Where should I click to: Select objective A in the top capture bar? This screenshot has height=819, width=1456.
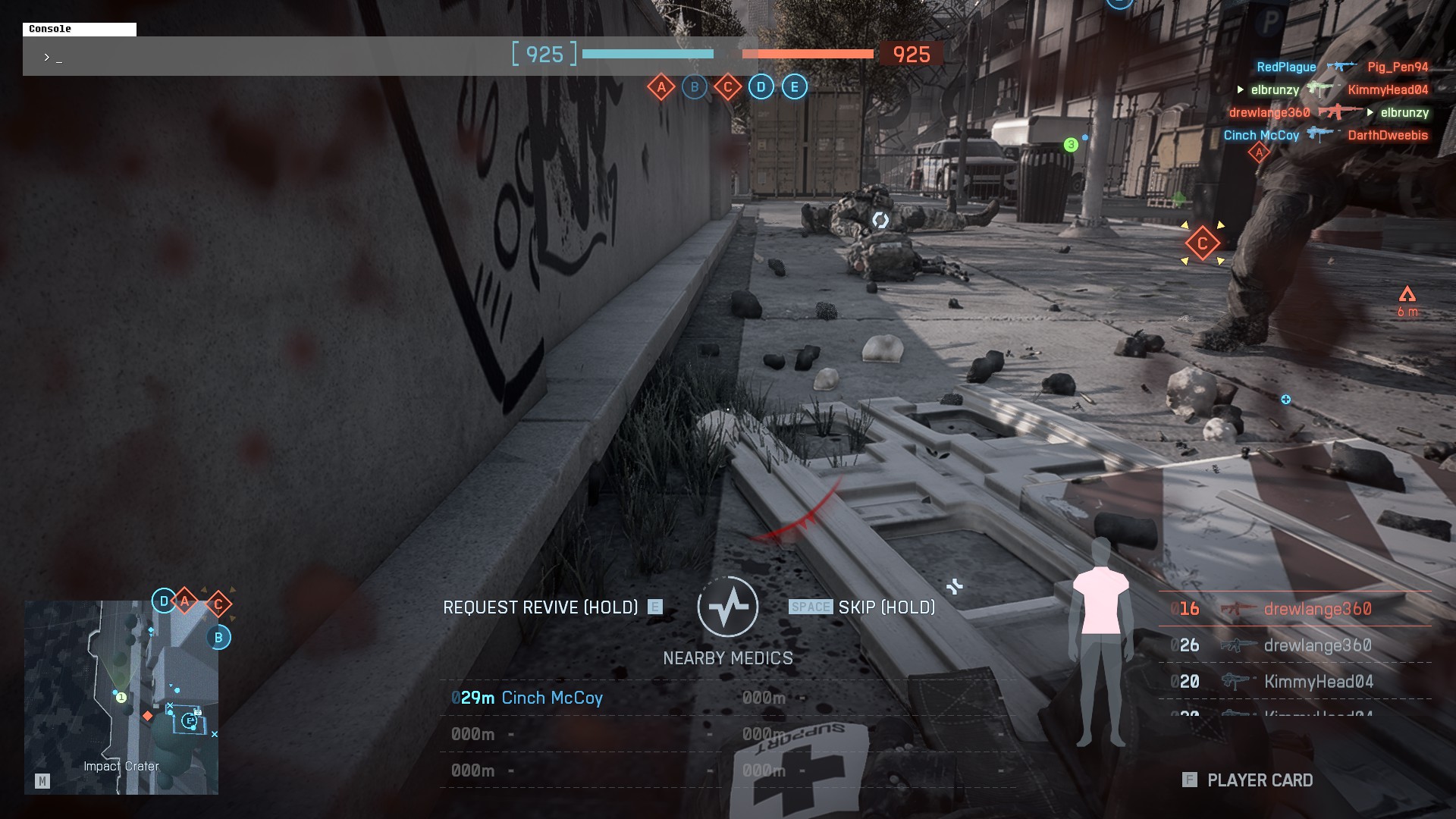(x=661, y=87)
